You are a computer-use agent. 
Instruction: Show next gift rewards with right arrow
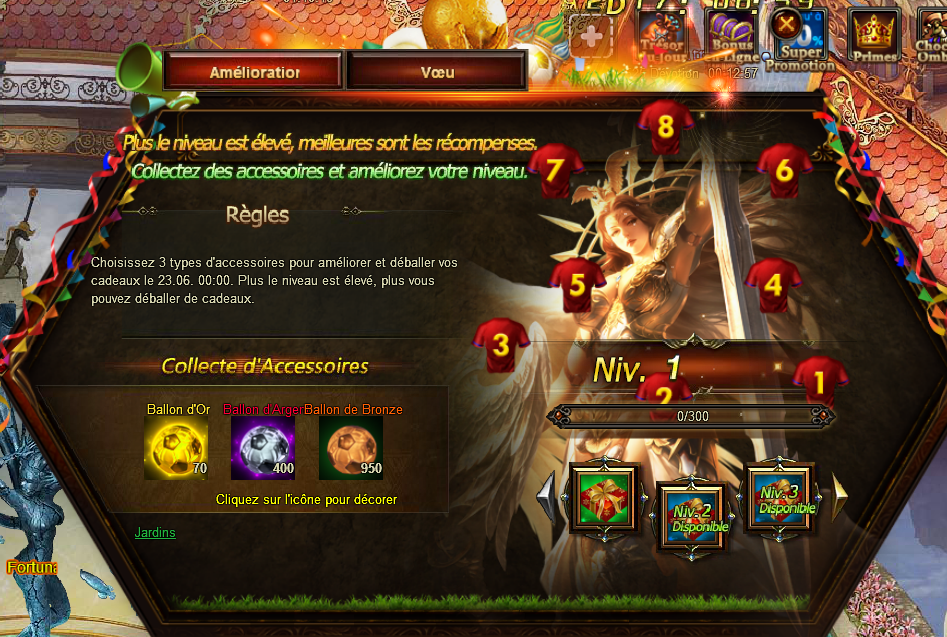coord(840,497)
